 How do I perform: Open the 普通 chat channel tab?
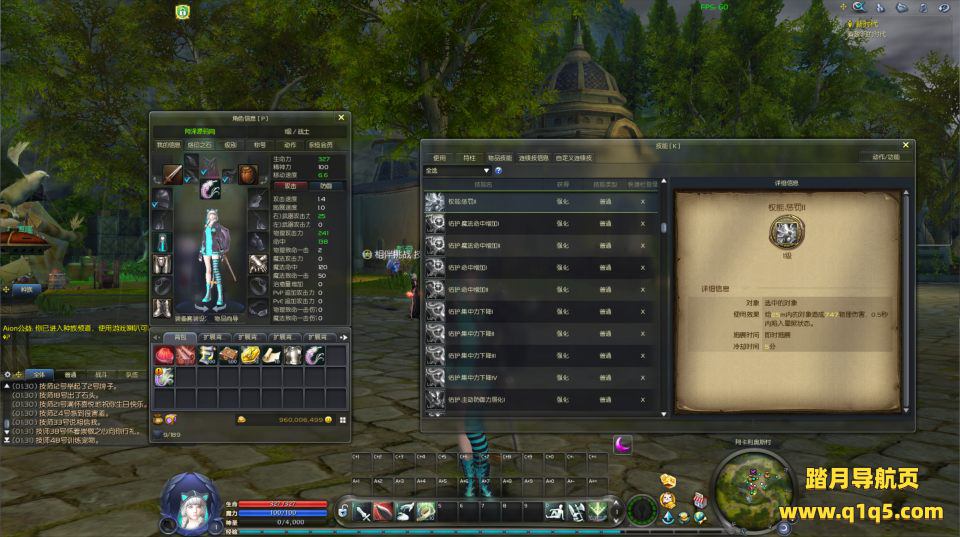click(x=71, y=374)
